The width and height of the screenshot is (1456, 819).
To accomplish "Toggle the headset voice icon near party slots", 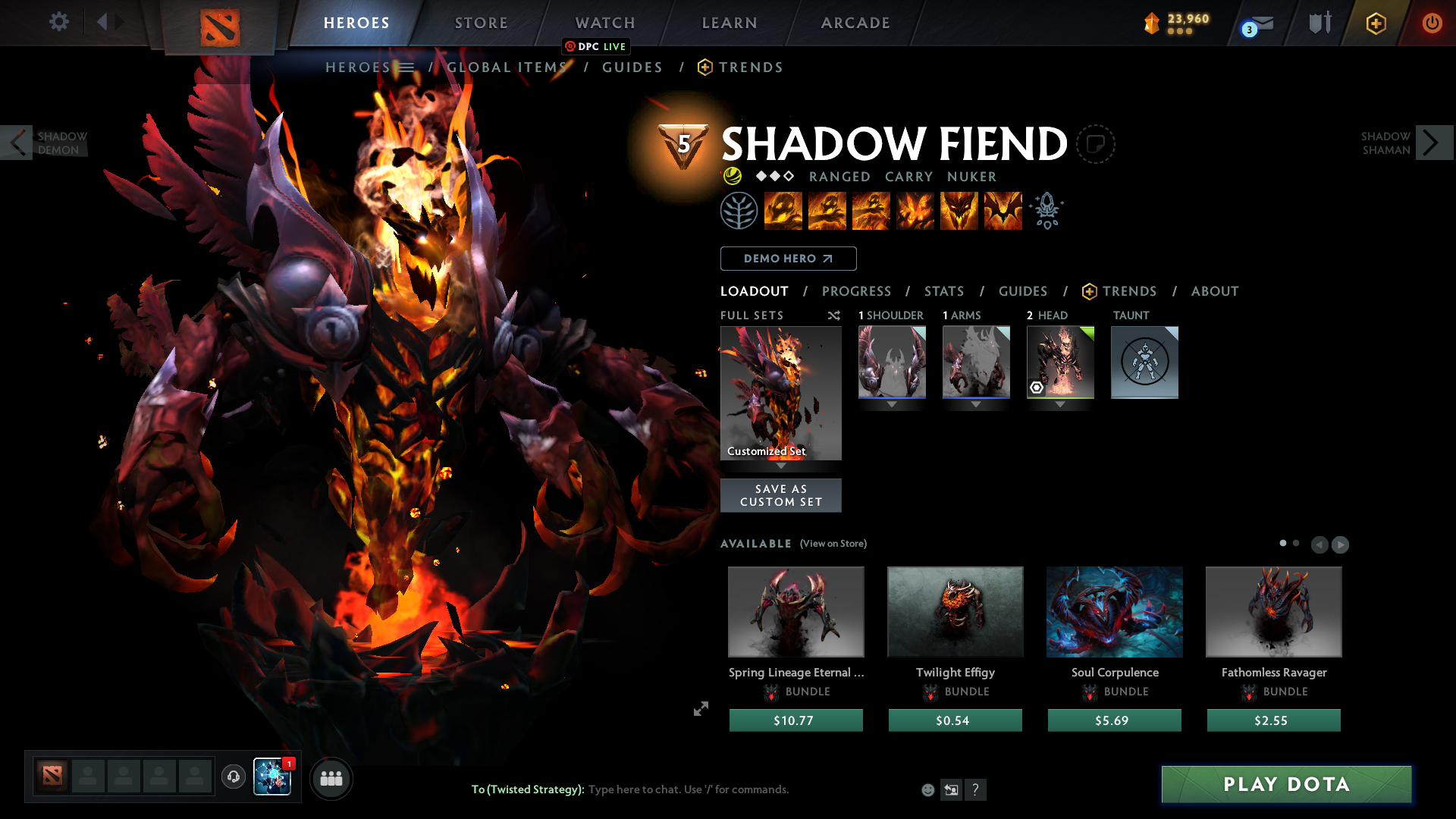I will (233, 777).
